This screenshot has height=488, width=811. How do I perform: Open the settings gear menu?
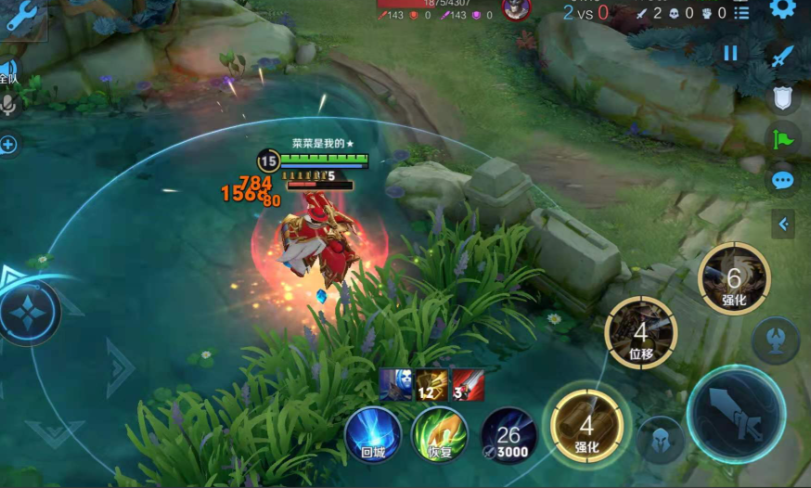click(782, 10)
